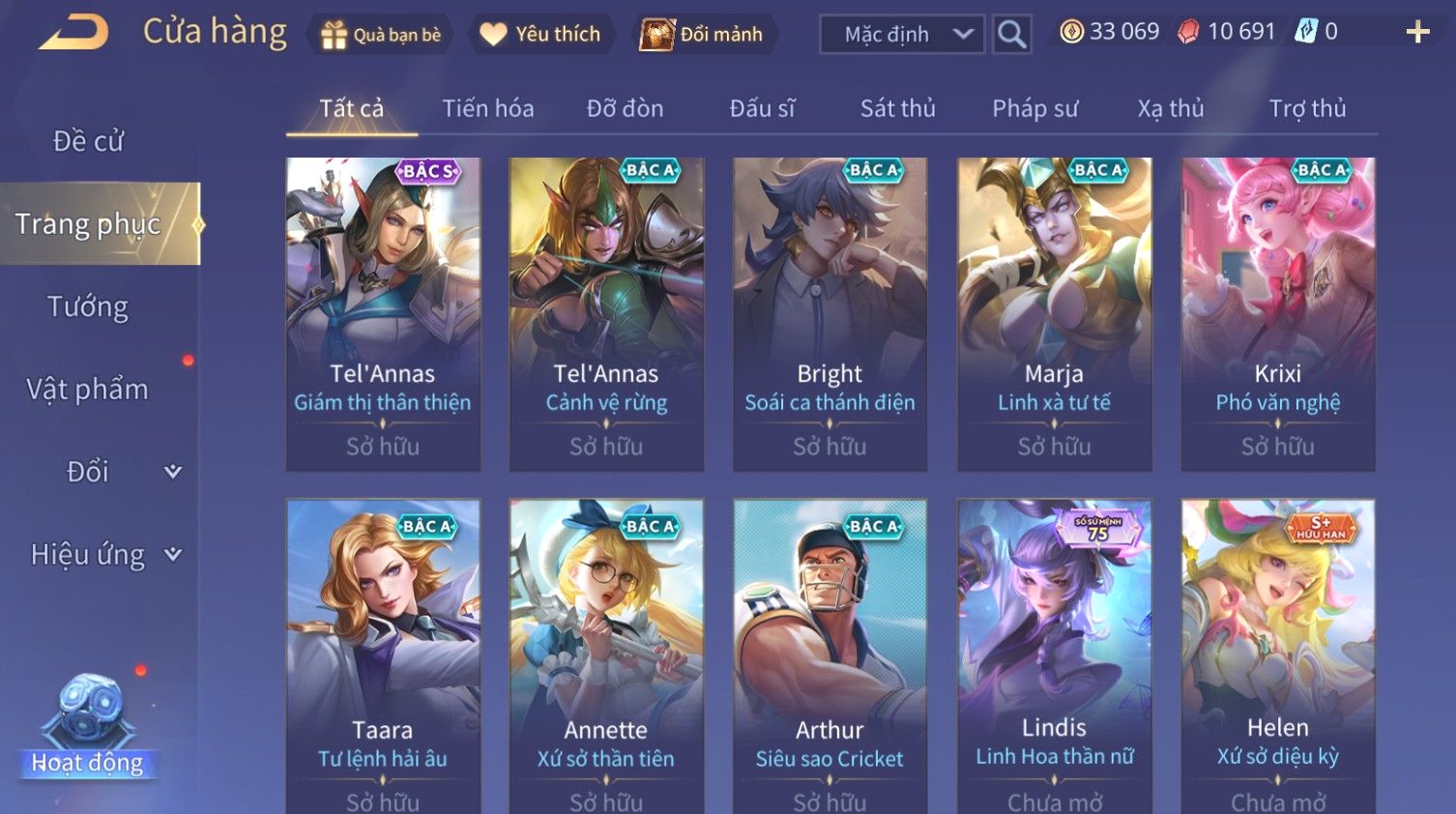The image size is (1456, 814).
Task: Open the Đổi mảnh exchange
Action: [702, 35]
